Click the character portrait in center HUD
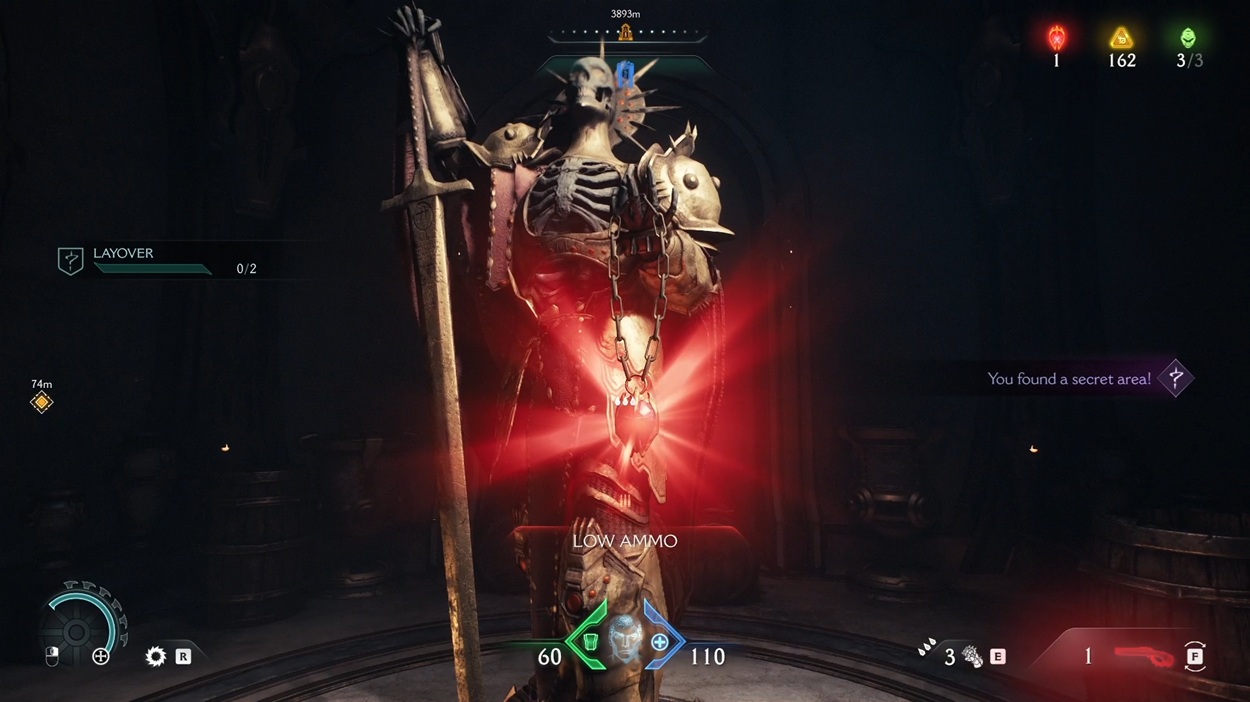This screenshot has height=702, width=1250. (x=624, y=638)
